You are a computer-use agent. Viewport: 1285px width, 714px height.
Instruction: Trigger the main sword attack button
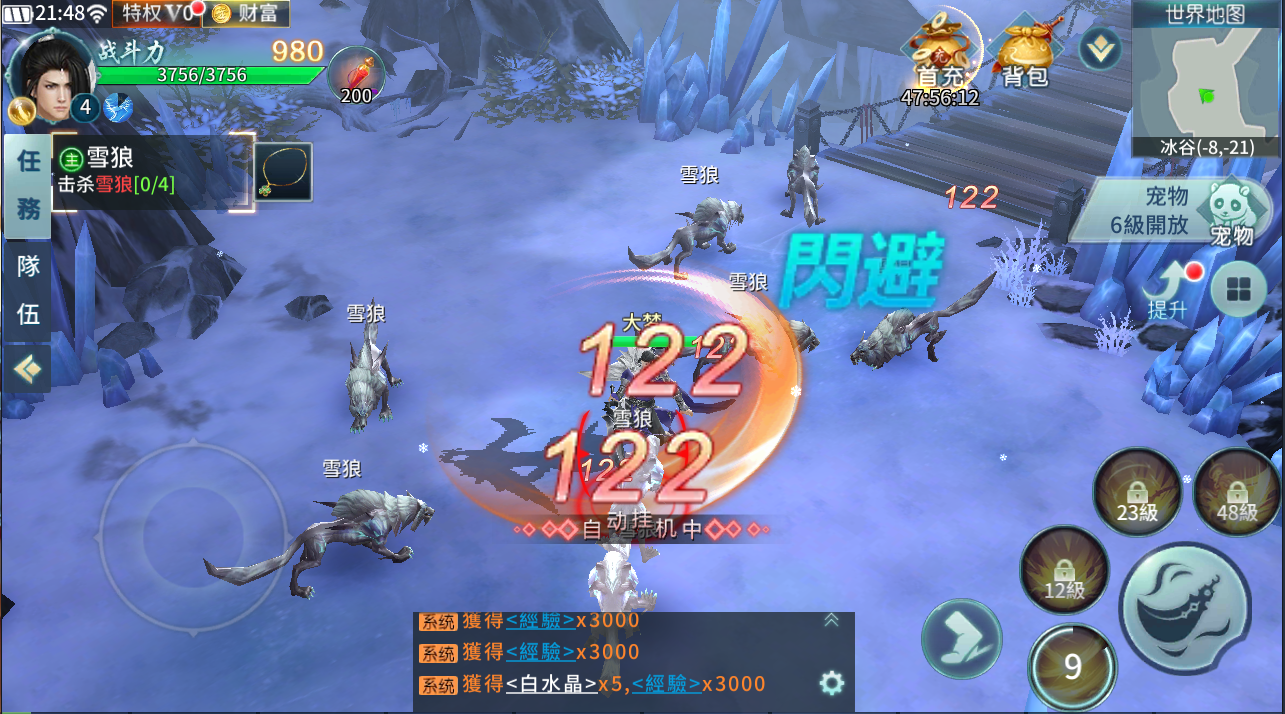tap(1184, 608)
